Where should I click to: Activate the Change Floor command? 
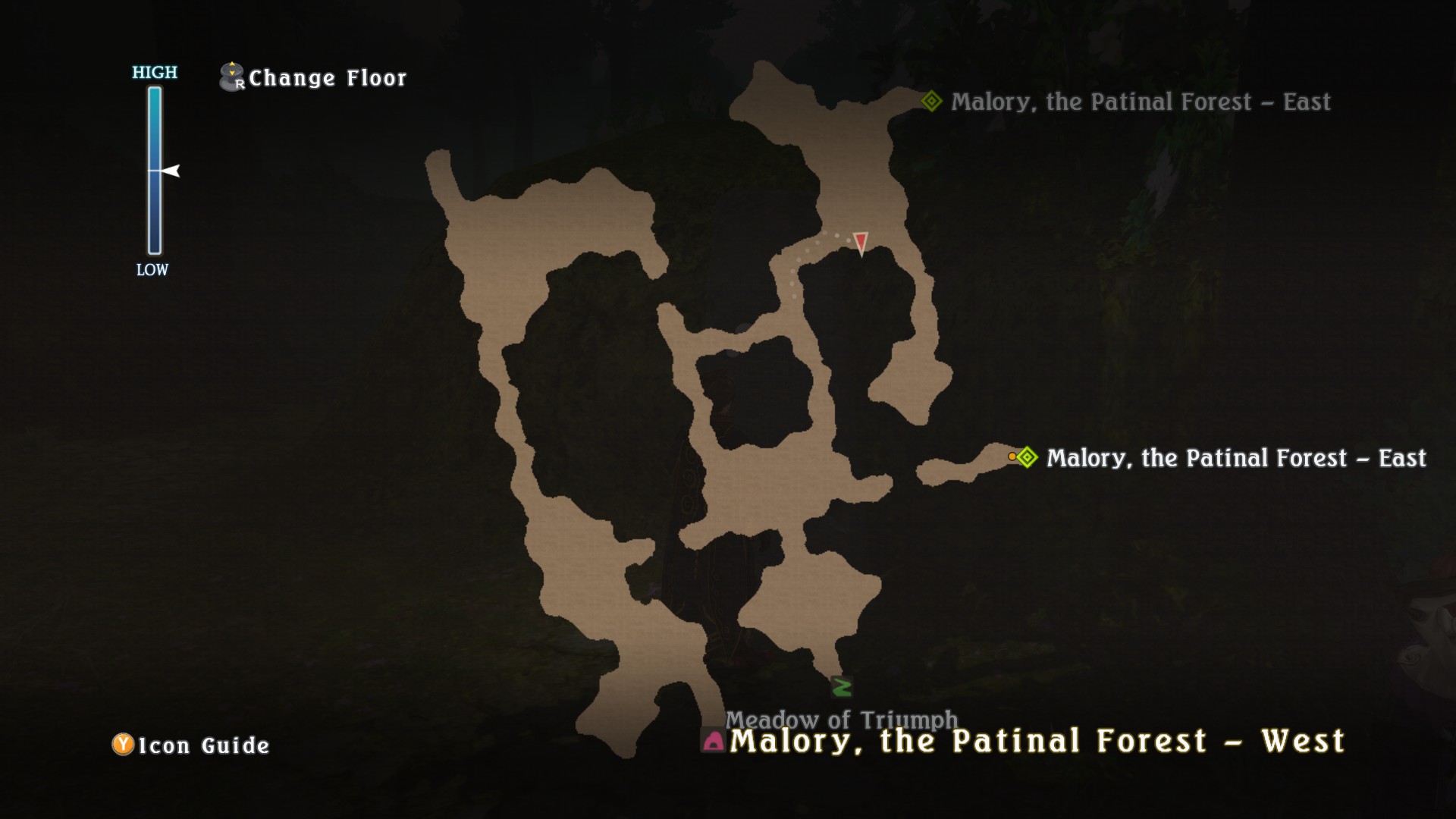click(328, 77)
